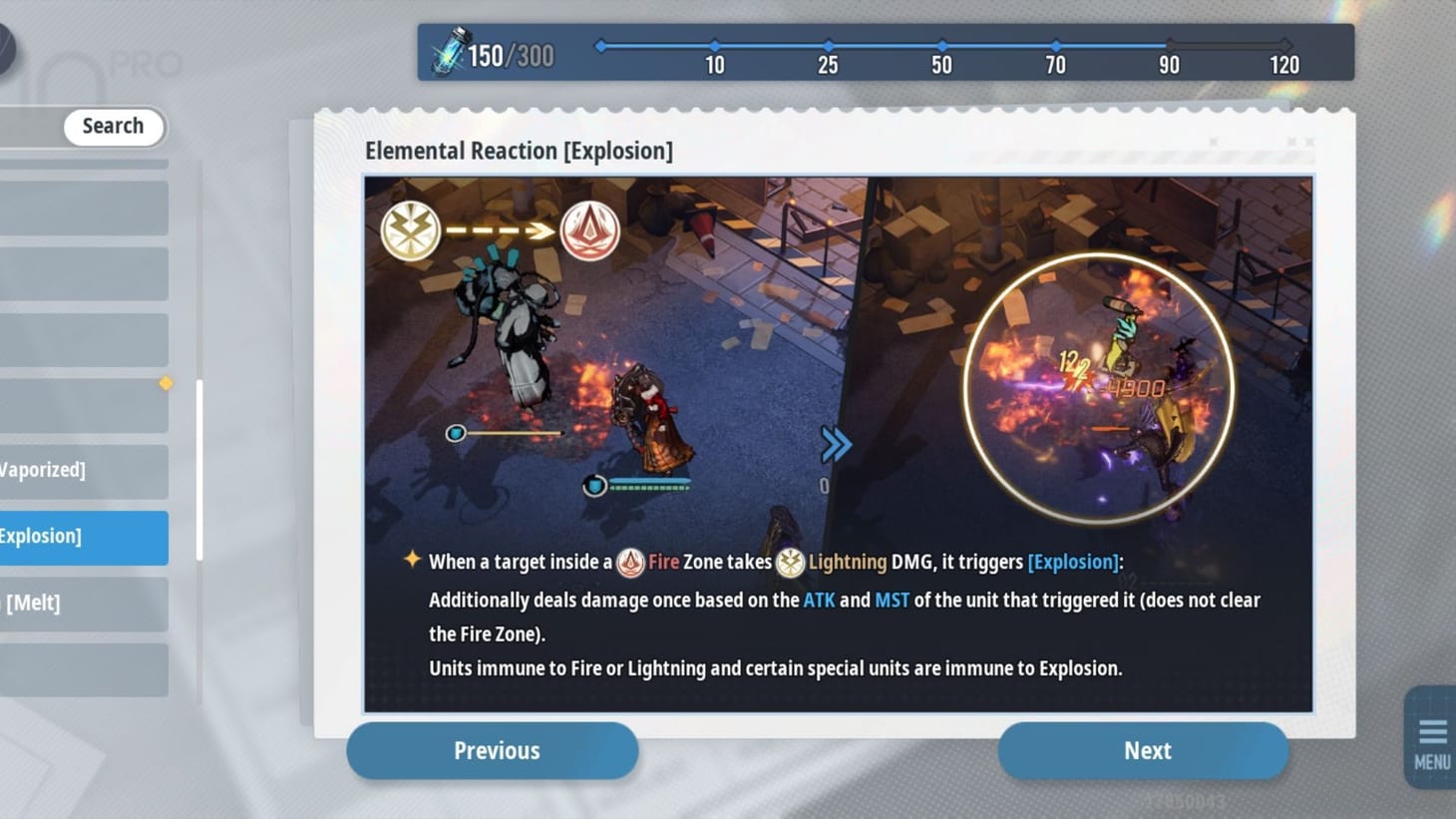1456x819 pixels.
Task: Click the 50 milestone node on the progress bar
Action: (940, 45)
